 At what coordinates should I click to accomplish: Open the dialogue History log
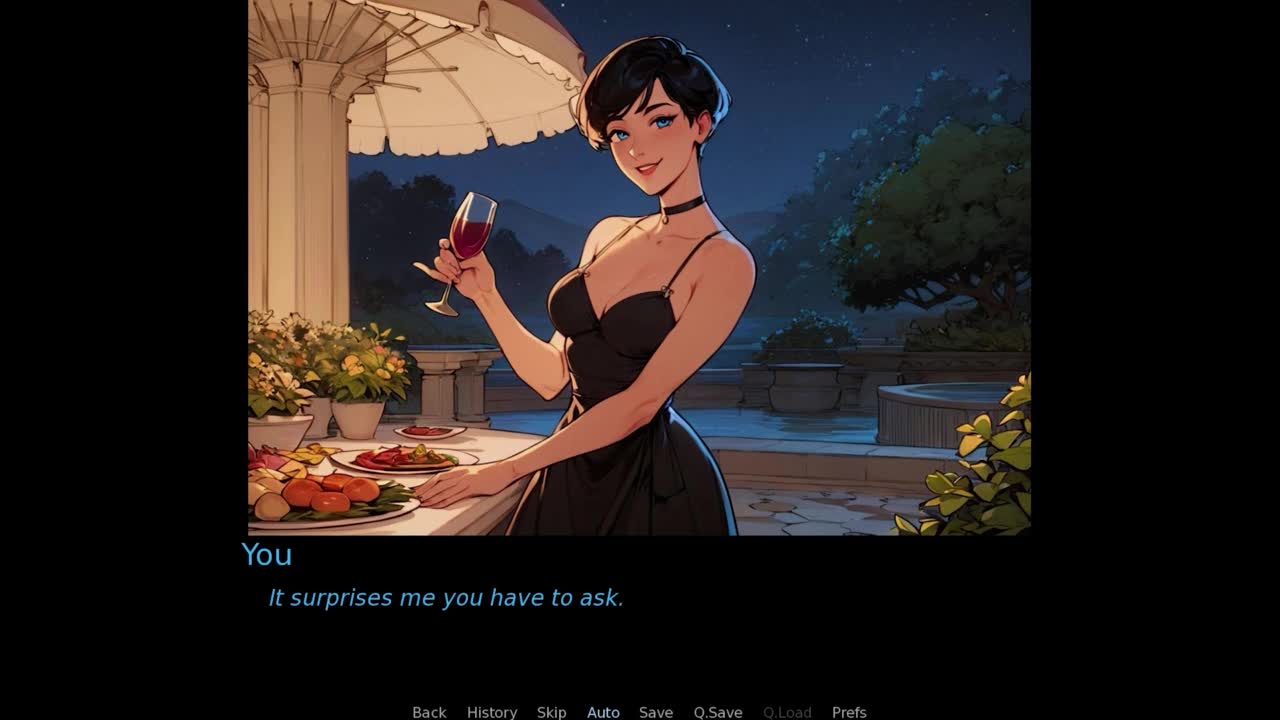(492, 712)
